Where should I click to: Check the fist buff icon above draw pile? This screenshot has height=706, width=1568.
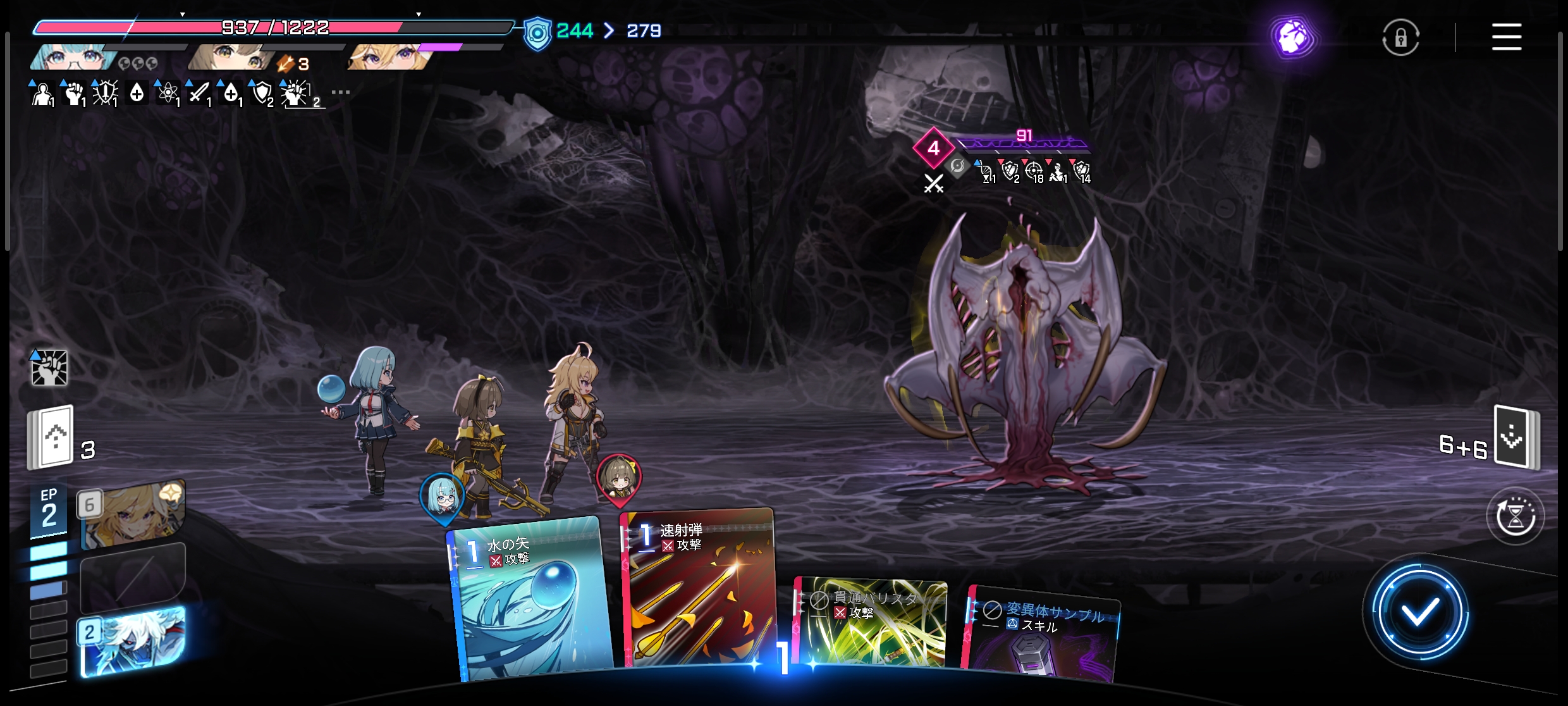coord(49,368)
